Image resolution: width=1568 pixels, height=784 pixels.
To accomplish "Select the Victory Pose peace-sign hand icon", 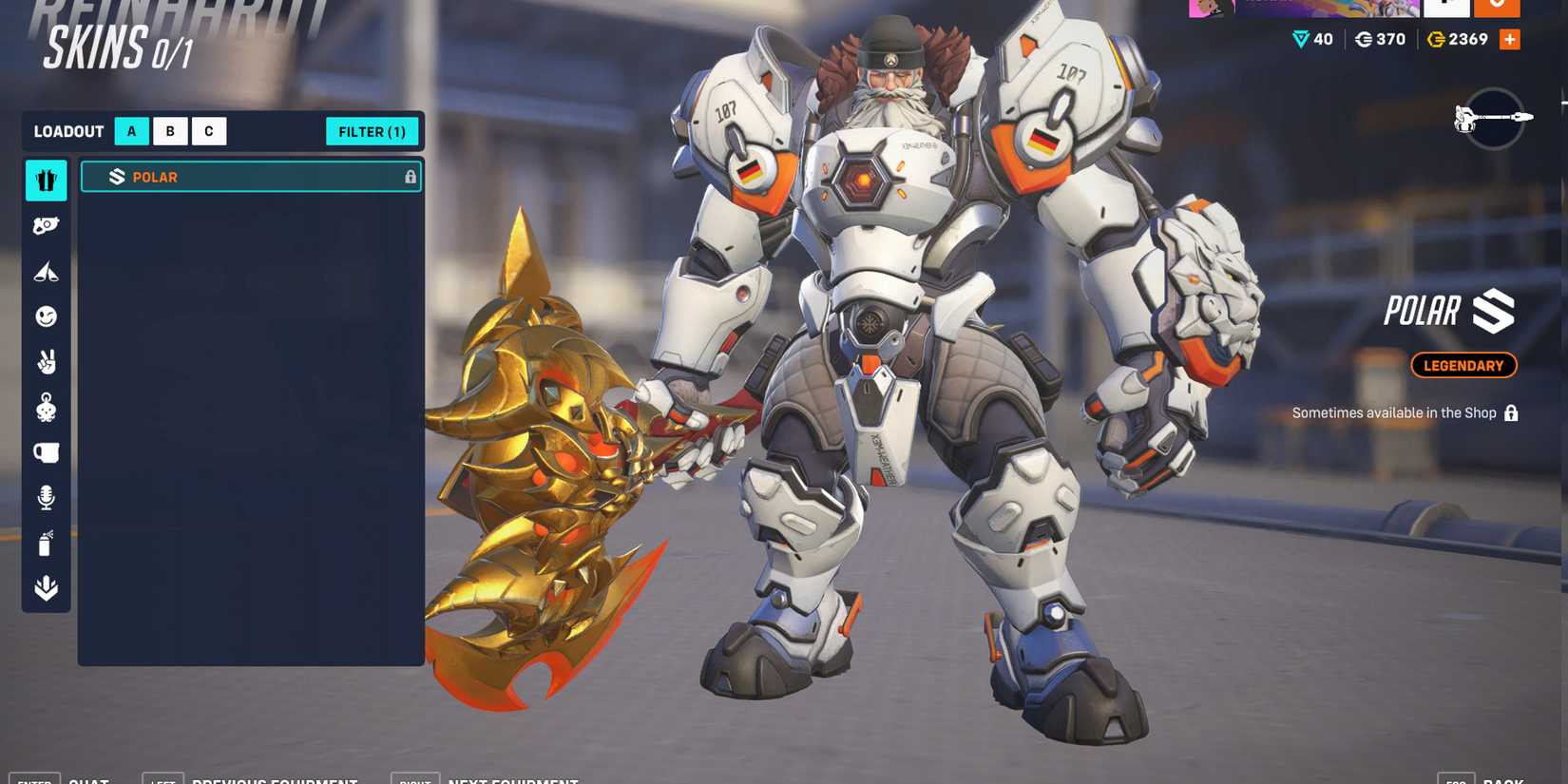I will pyautogui.click(x=45, y=362).
